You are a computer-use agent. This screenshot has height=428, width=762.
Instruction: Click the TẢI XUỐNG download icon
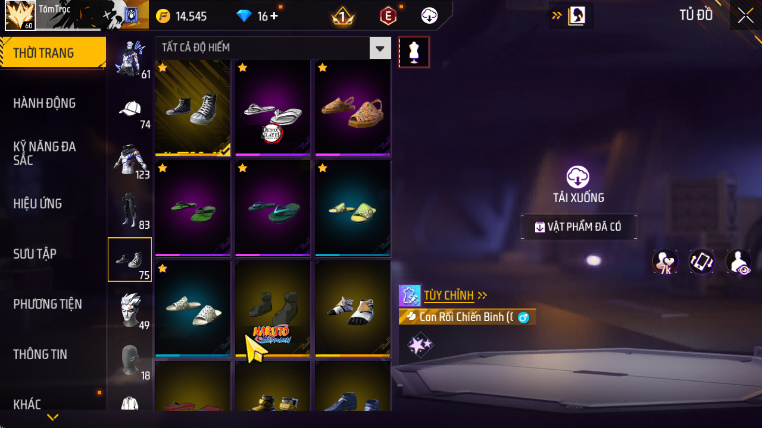coord(578,178)
